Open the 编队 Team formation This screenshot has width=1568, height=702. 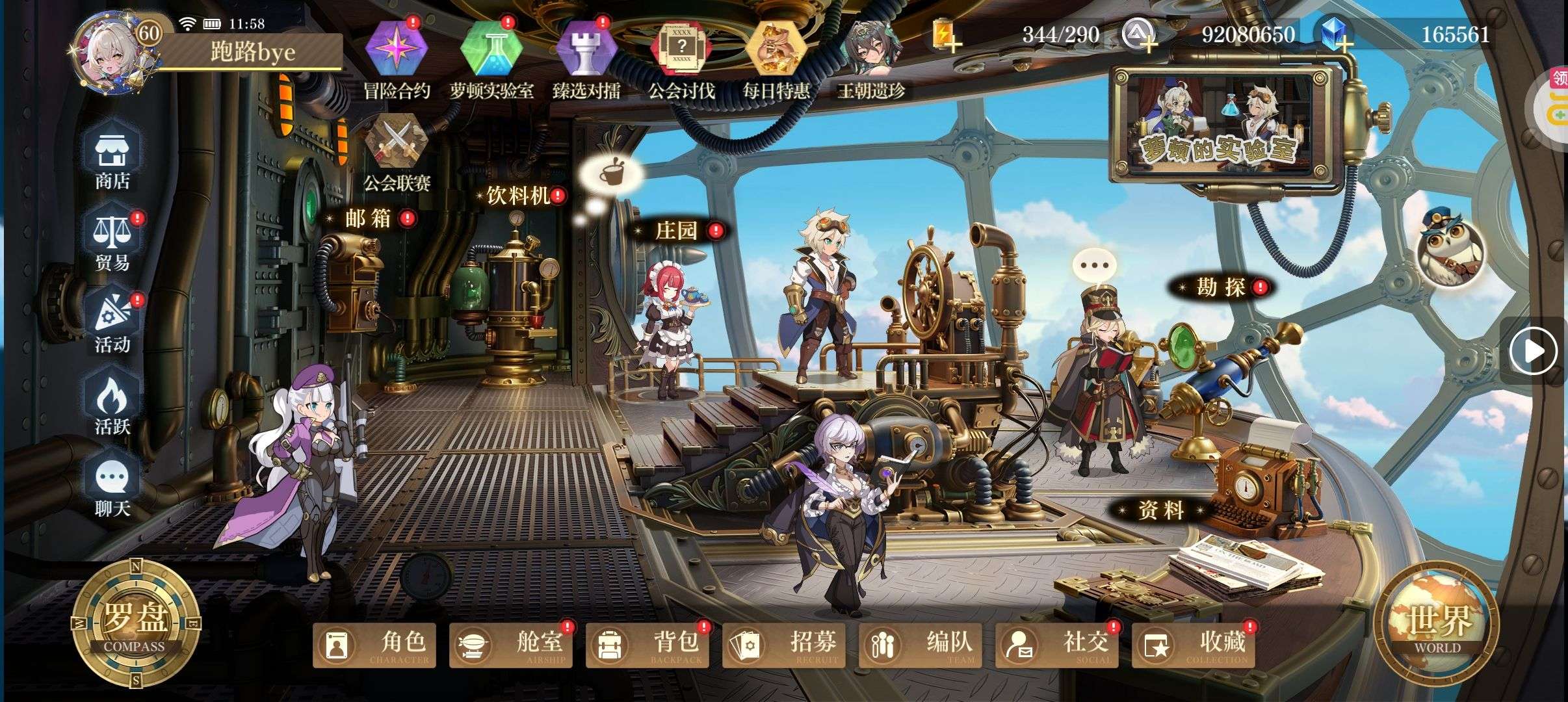click(x=921, y=645)
